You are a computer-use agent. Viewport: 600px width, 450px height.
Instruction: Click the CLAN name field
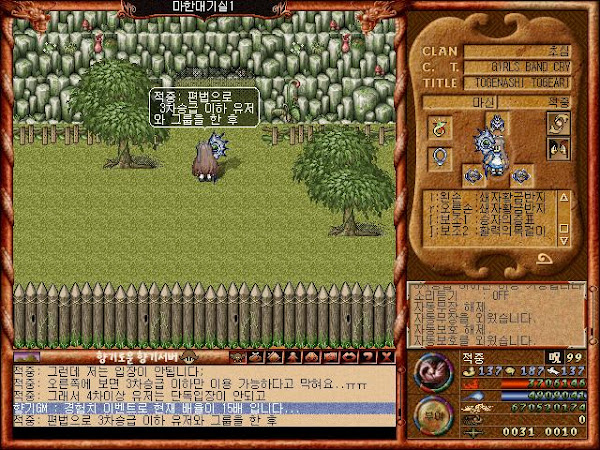tap(521, 51)
